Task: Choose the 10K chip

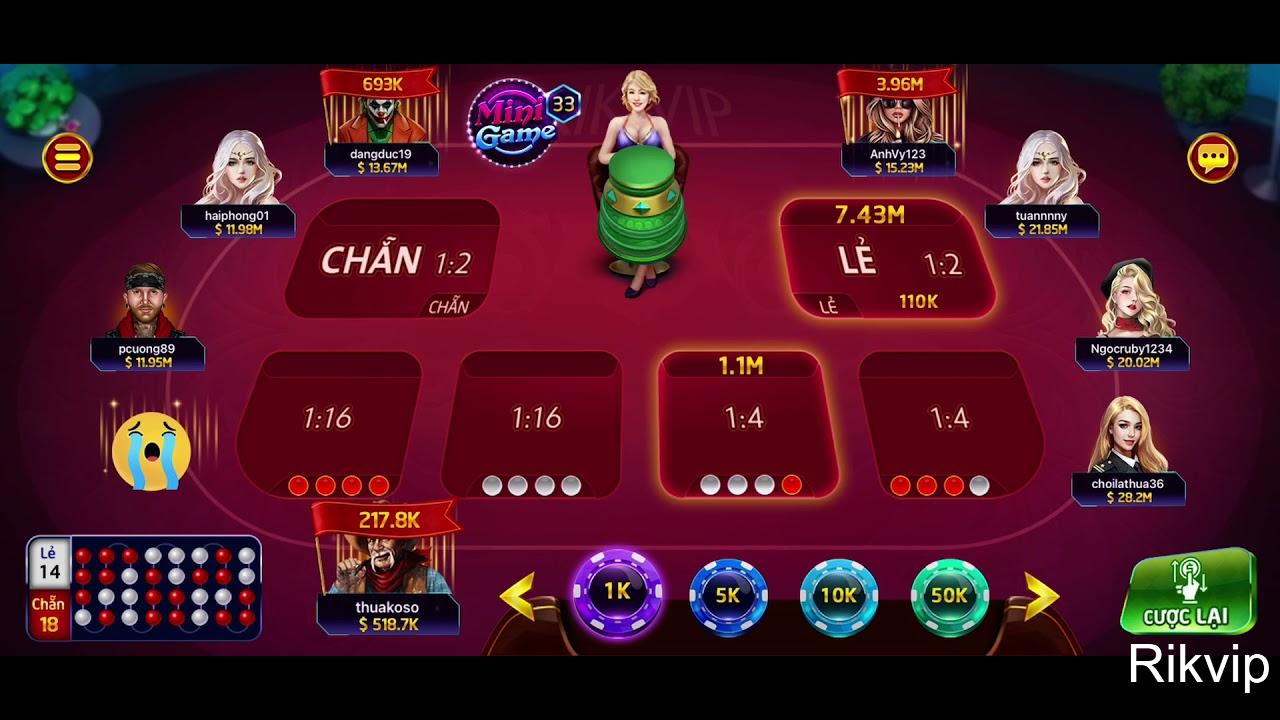Action: click(838, 595)
